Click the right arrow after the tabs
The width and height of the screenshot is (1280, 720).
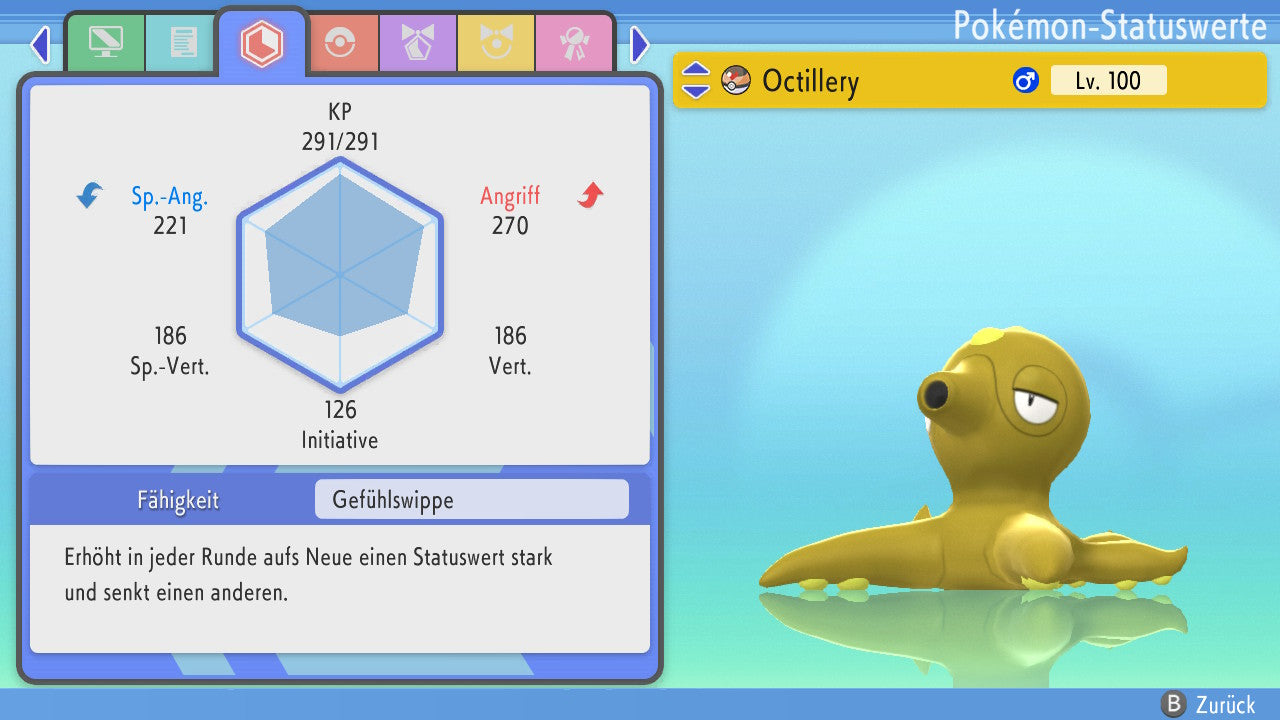640,44
